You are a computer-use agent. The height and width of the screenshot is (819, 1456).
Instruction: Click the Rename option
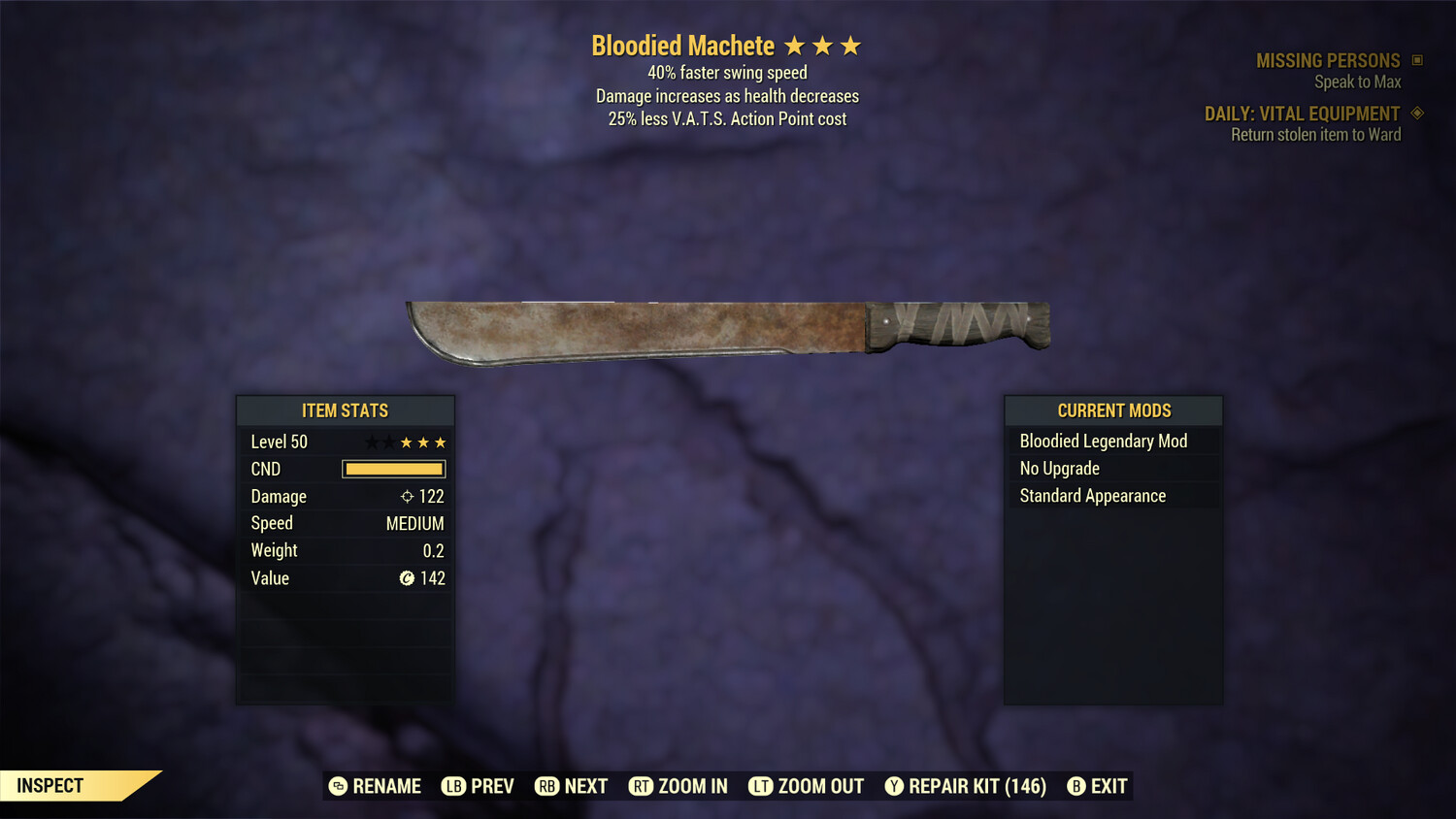click(x=378, y=786)
